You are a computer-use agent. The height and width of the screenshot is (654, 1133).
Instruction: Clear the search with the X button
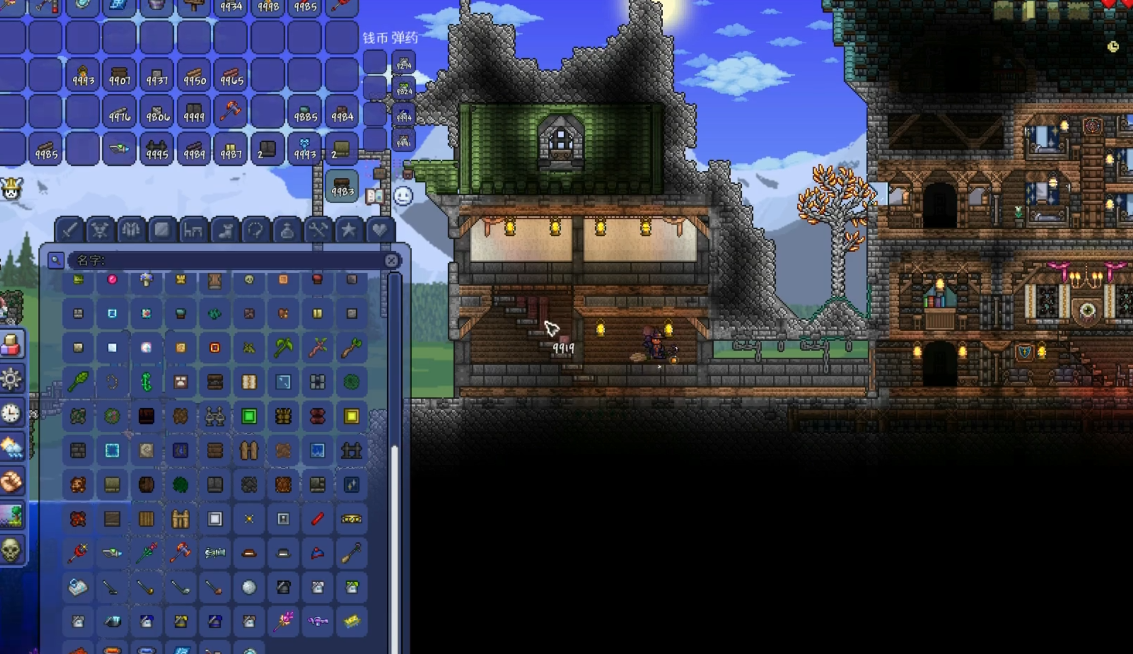(392, 260)
